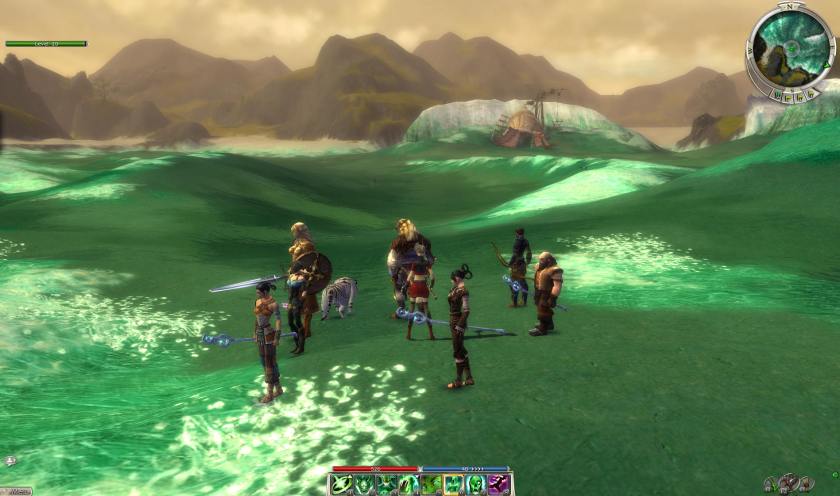Click the chat speech bubble icon
840x496 pixels.
pyautogui.click(x=10, y=461)
